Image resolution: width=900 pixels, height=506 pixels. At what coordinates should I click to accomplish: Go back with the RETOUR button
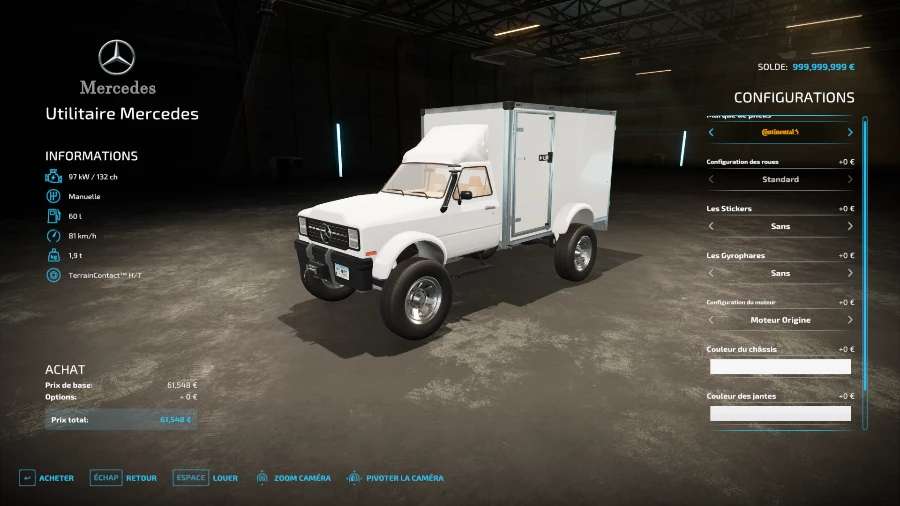[124, 478]
